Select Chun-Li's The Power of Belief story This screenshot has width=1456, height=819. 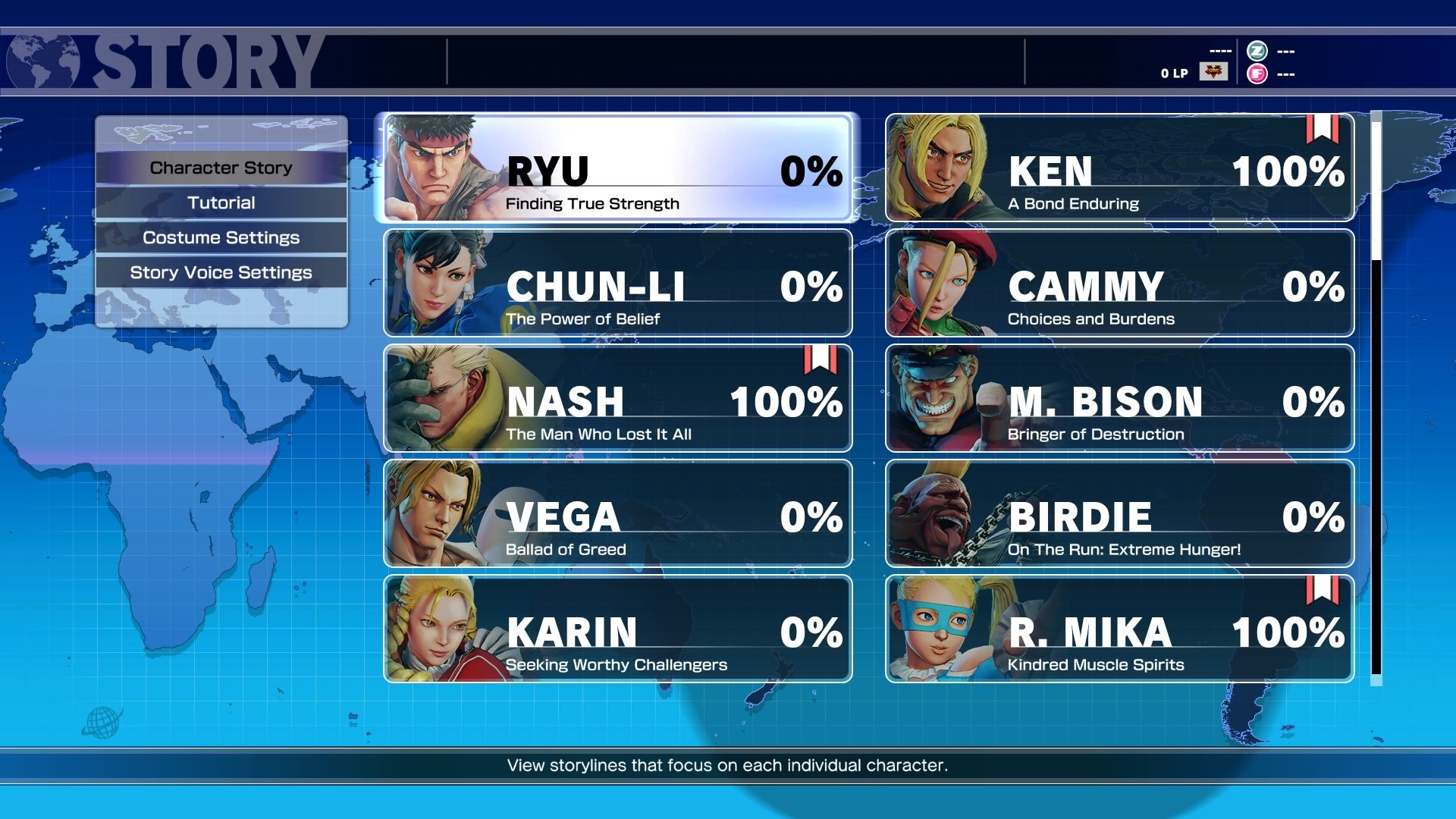tap(617, 283)
